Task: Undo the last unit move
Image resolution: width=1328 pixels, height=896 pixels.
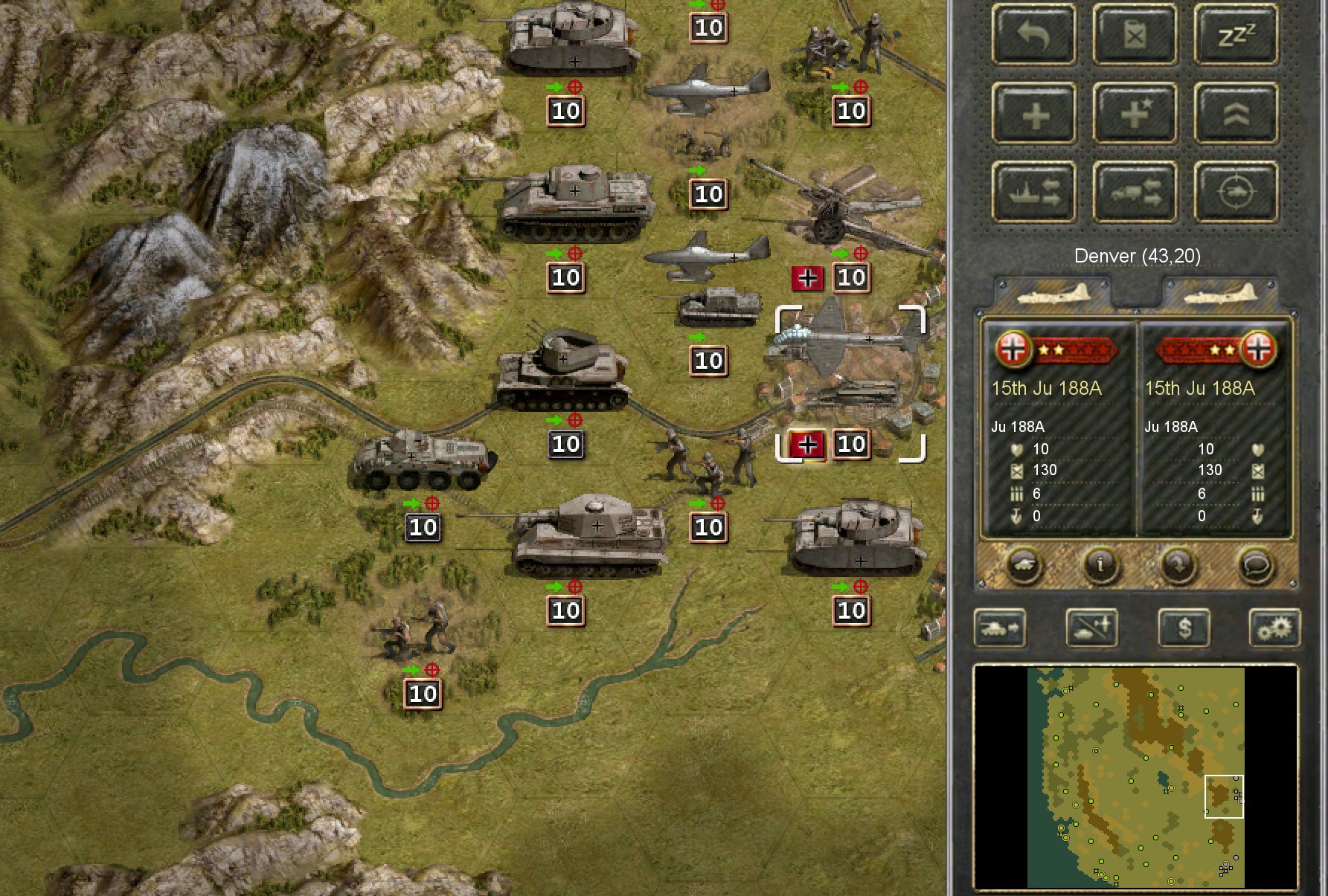Action: tap(1033, 36)
